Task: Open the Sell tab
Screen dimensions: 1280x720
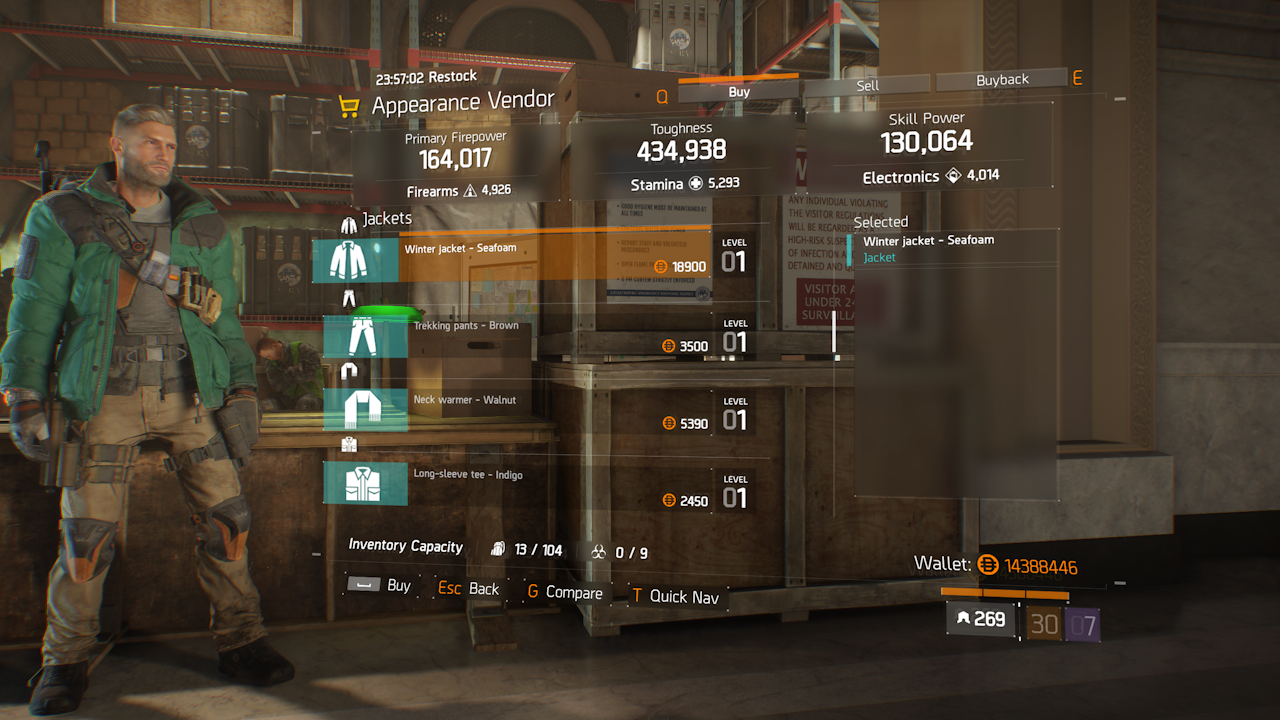Action: pyautogui.click(x=868, y=86)
